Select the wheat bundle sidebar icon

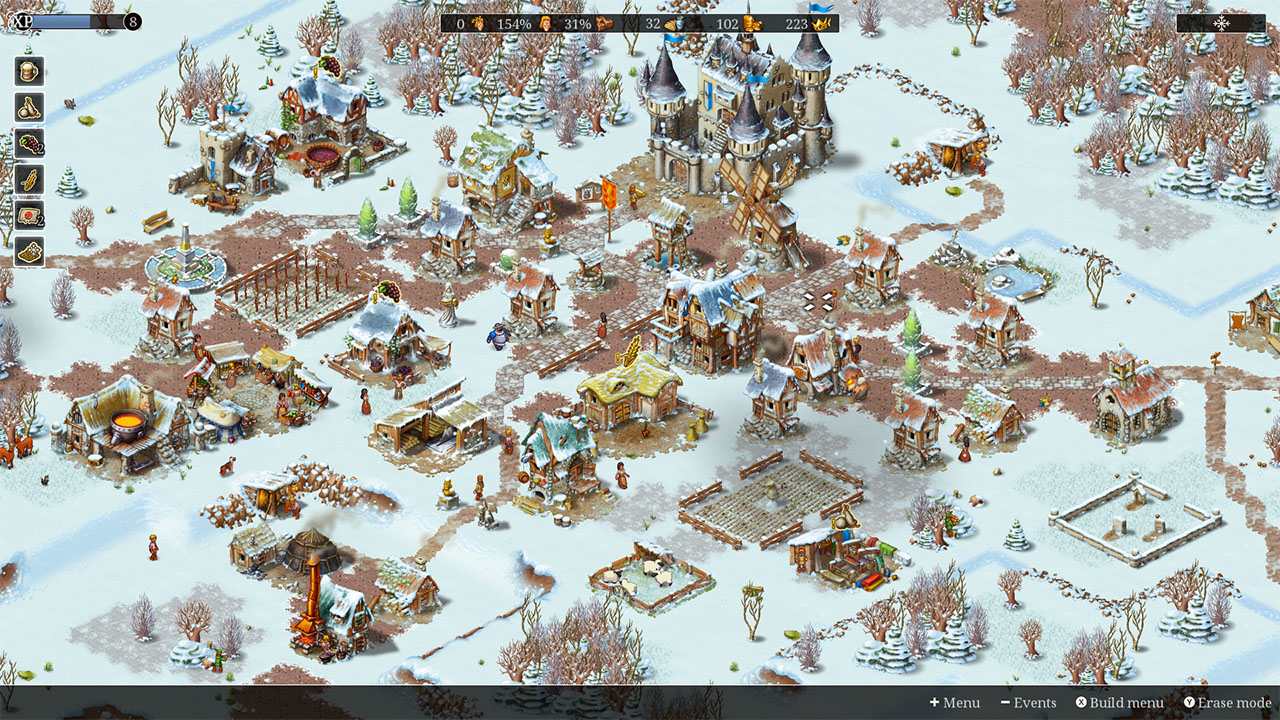tap(27, 180)
